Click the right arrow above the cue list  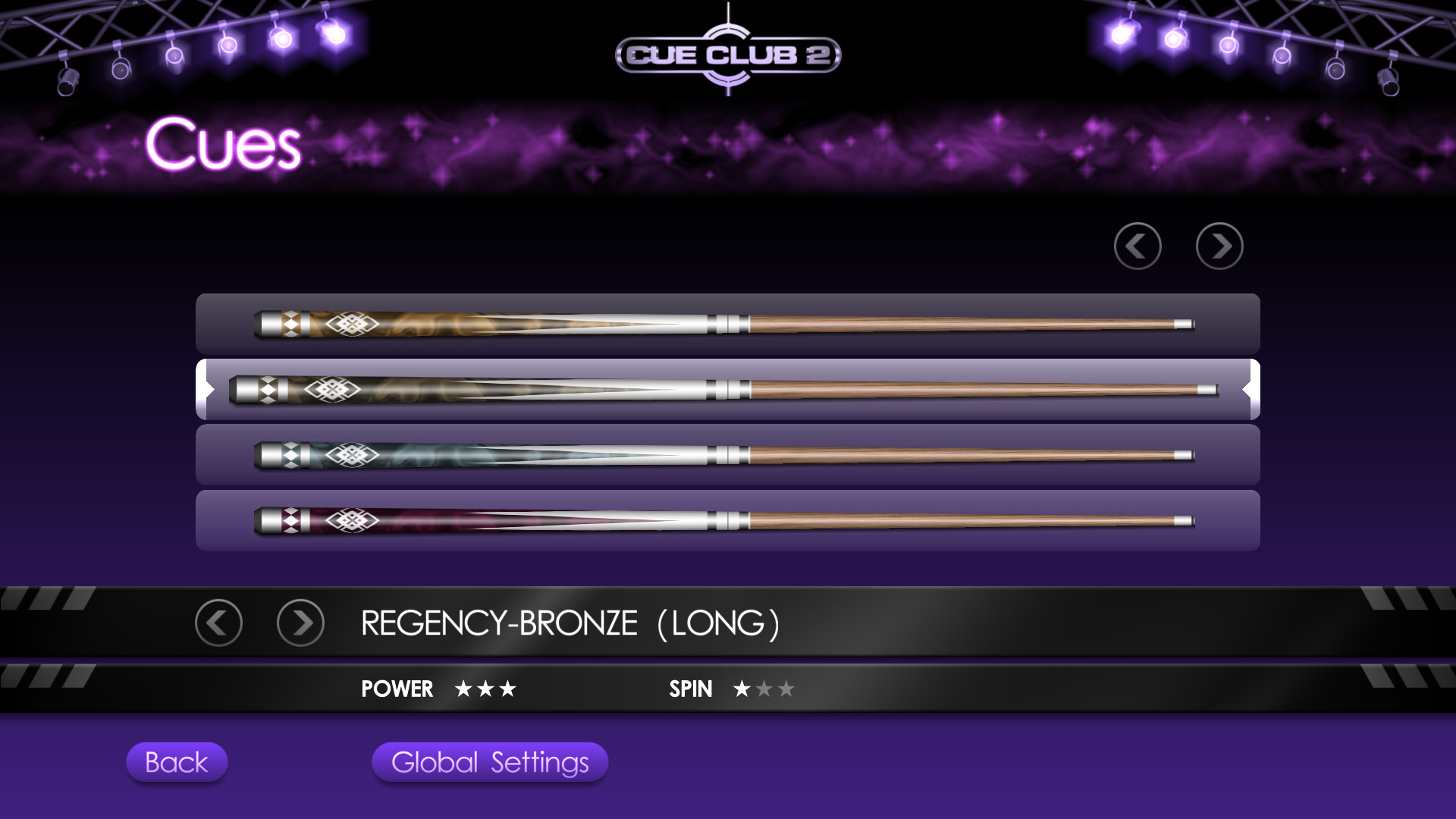coord(1219,246)
